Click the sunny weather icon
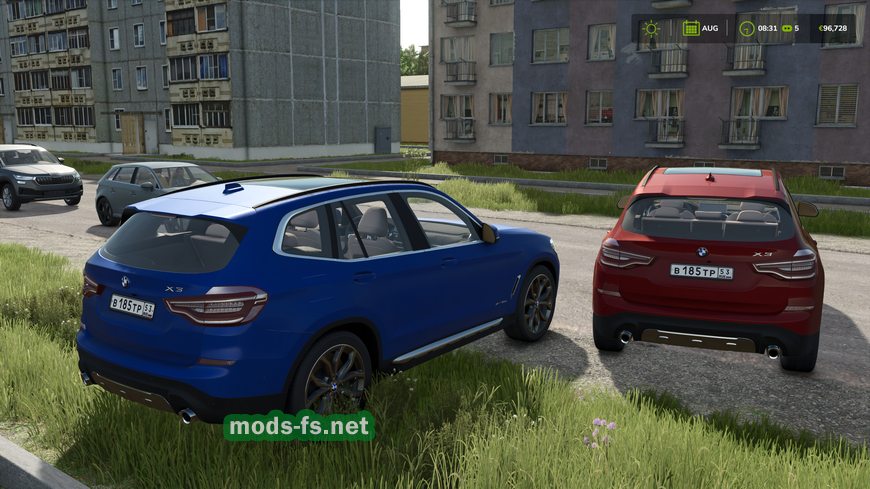Screen dimensions: 870x489 coord(651,28)
